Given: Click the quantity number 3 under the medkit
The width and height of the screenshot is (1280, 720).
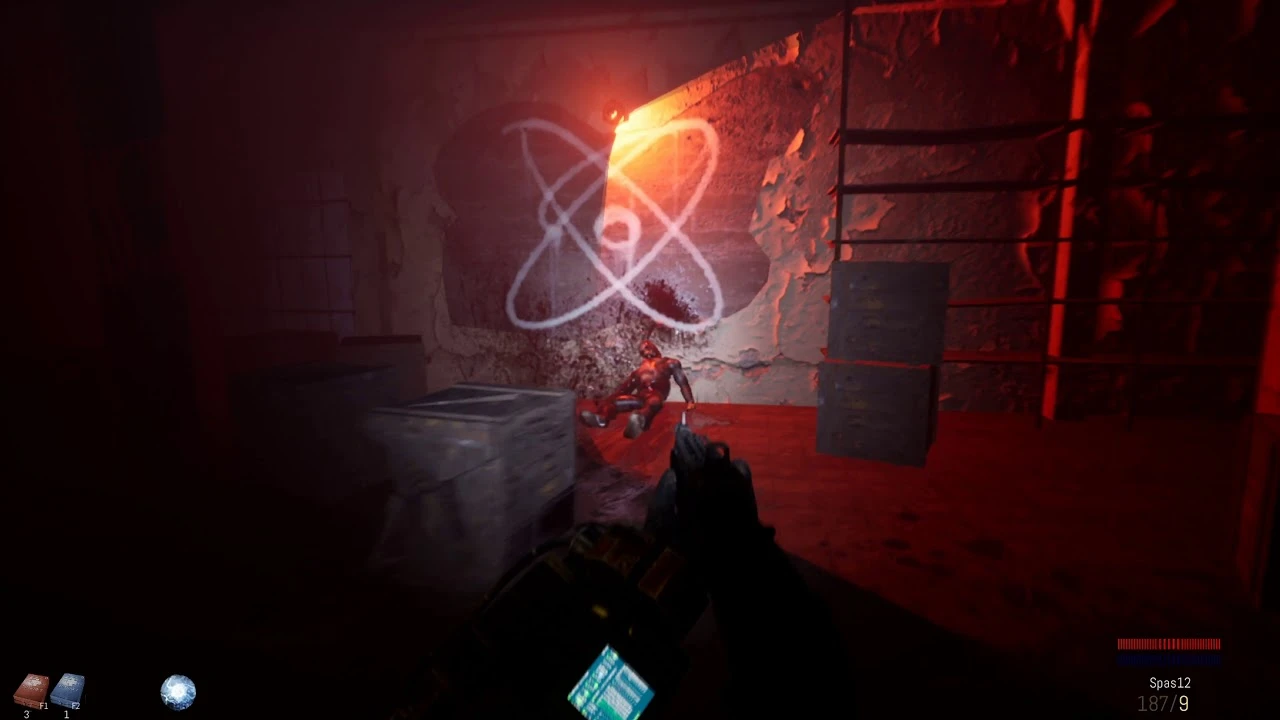Looking at the screenshot, I should point(26,712).
